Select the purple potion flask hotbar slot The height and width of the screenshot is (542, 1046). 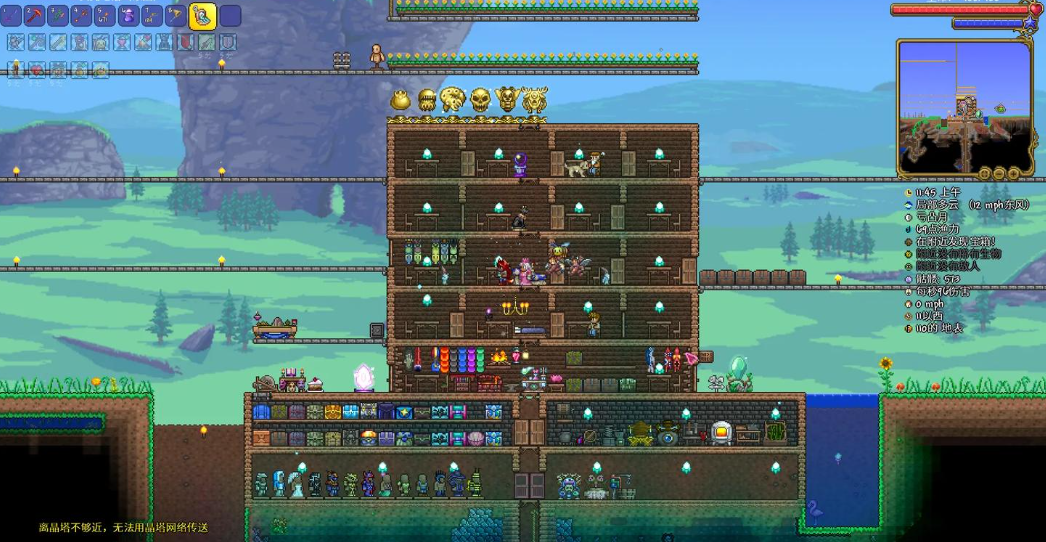click(128, 15)
